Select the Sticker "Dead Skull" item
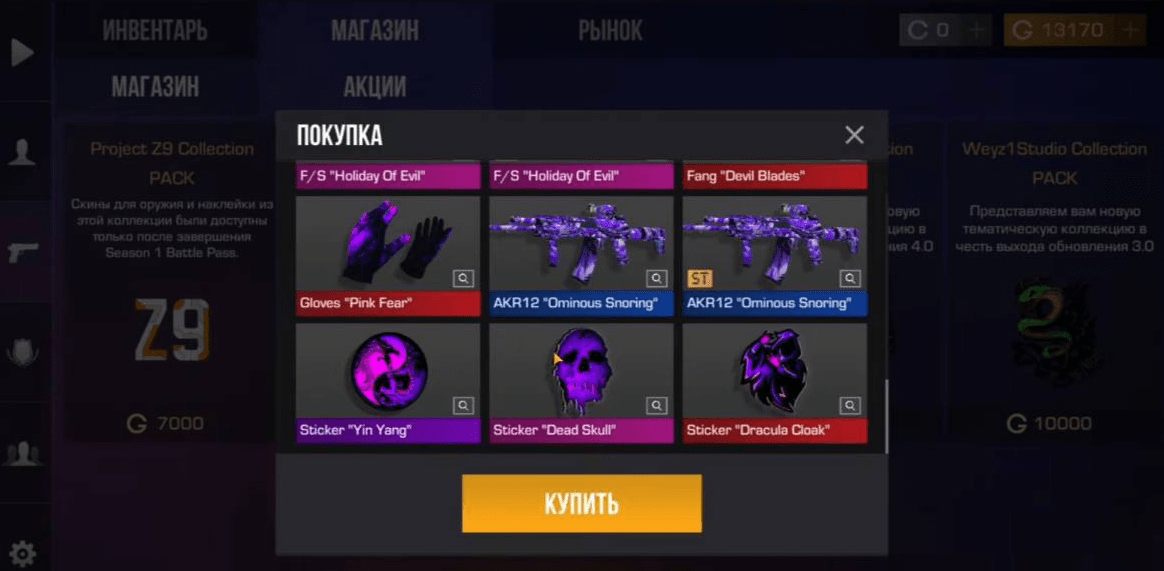 (x=581, y=372)
